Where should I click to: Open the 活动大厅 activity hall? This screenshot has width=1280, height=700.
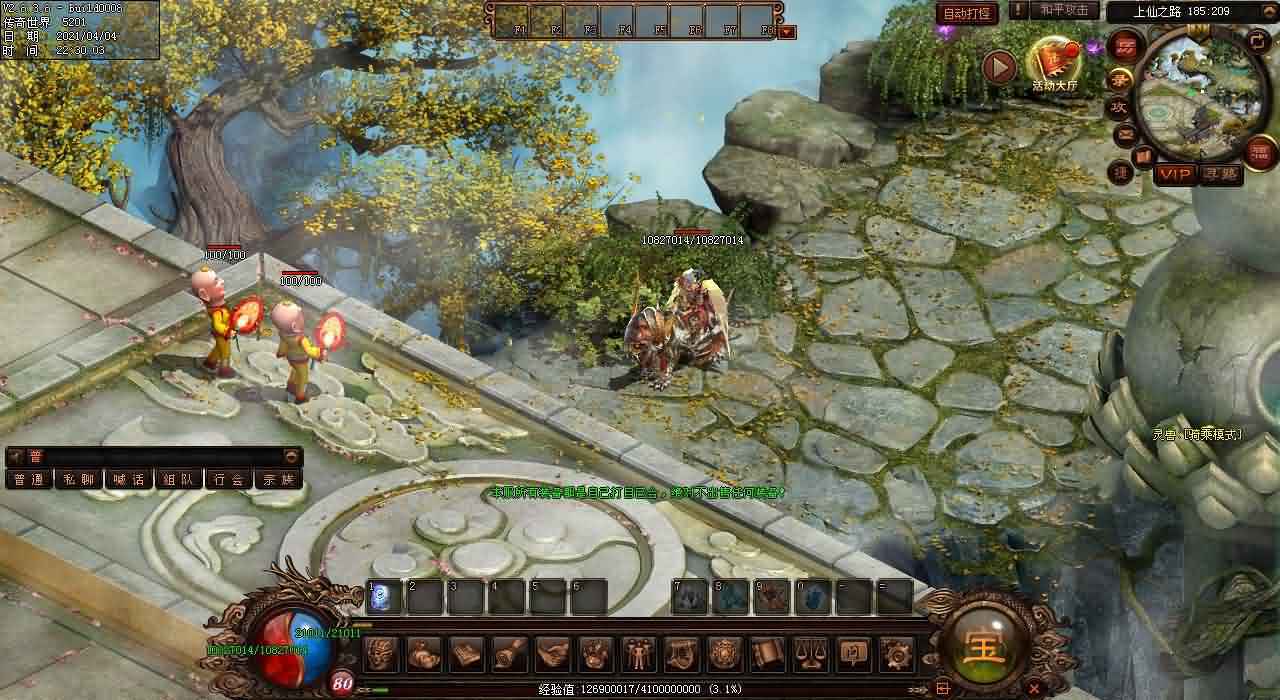[1054, 64]
